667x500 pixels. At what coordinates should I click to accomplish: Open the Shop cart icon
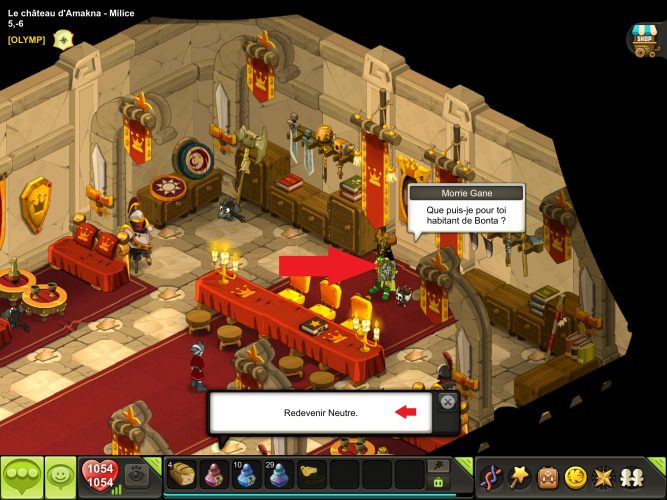pyautogui.click(x=644, y=39)
